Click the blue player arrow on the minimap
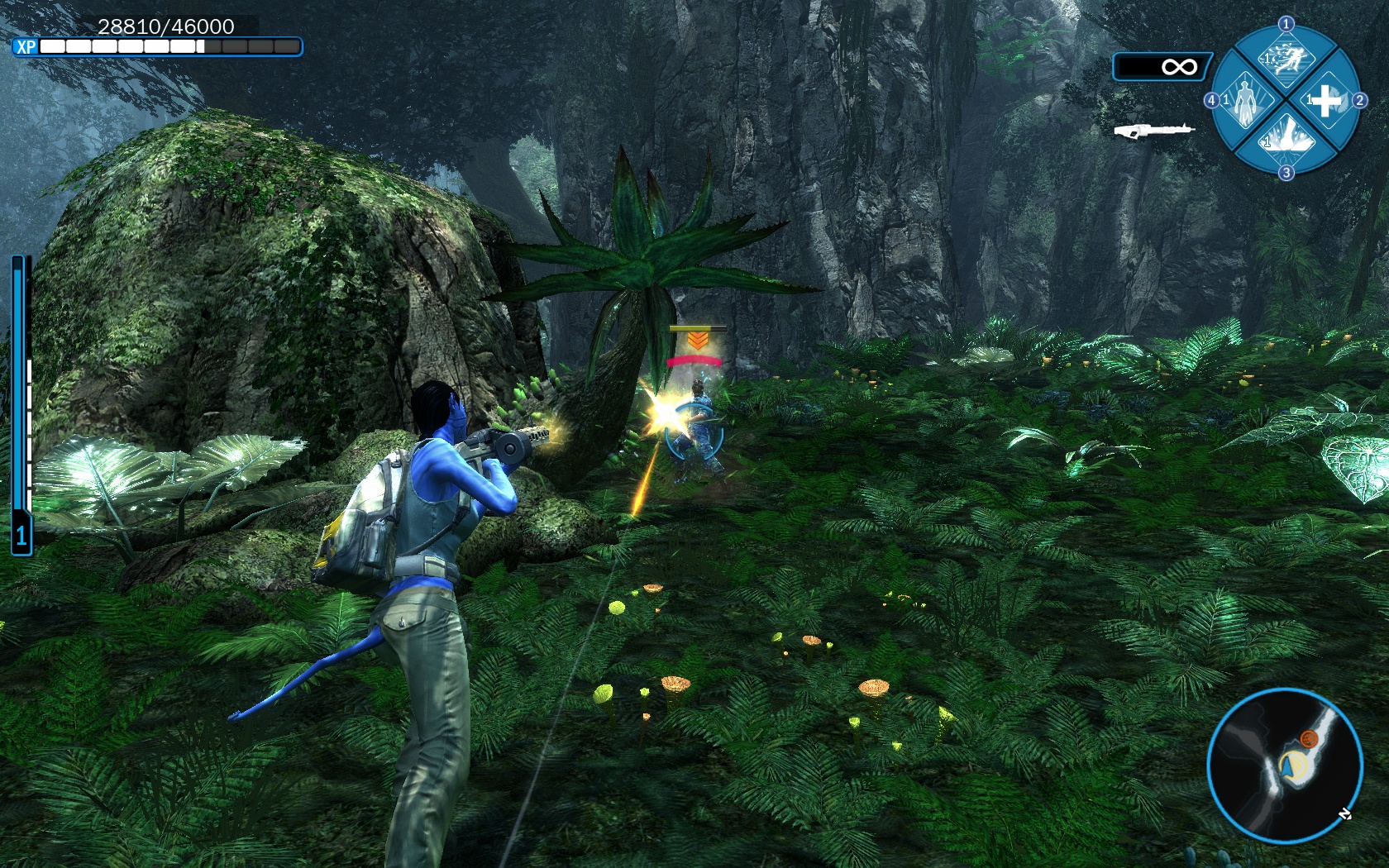Screen dimensions: 1389x868 click(x=1287, y=767)
